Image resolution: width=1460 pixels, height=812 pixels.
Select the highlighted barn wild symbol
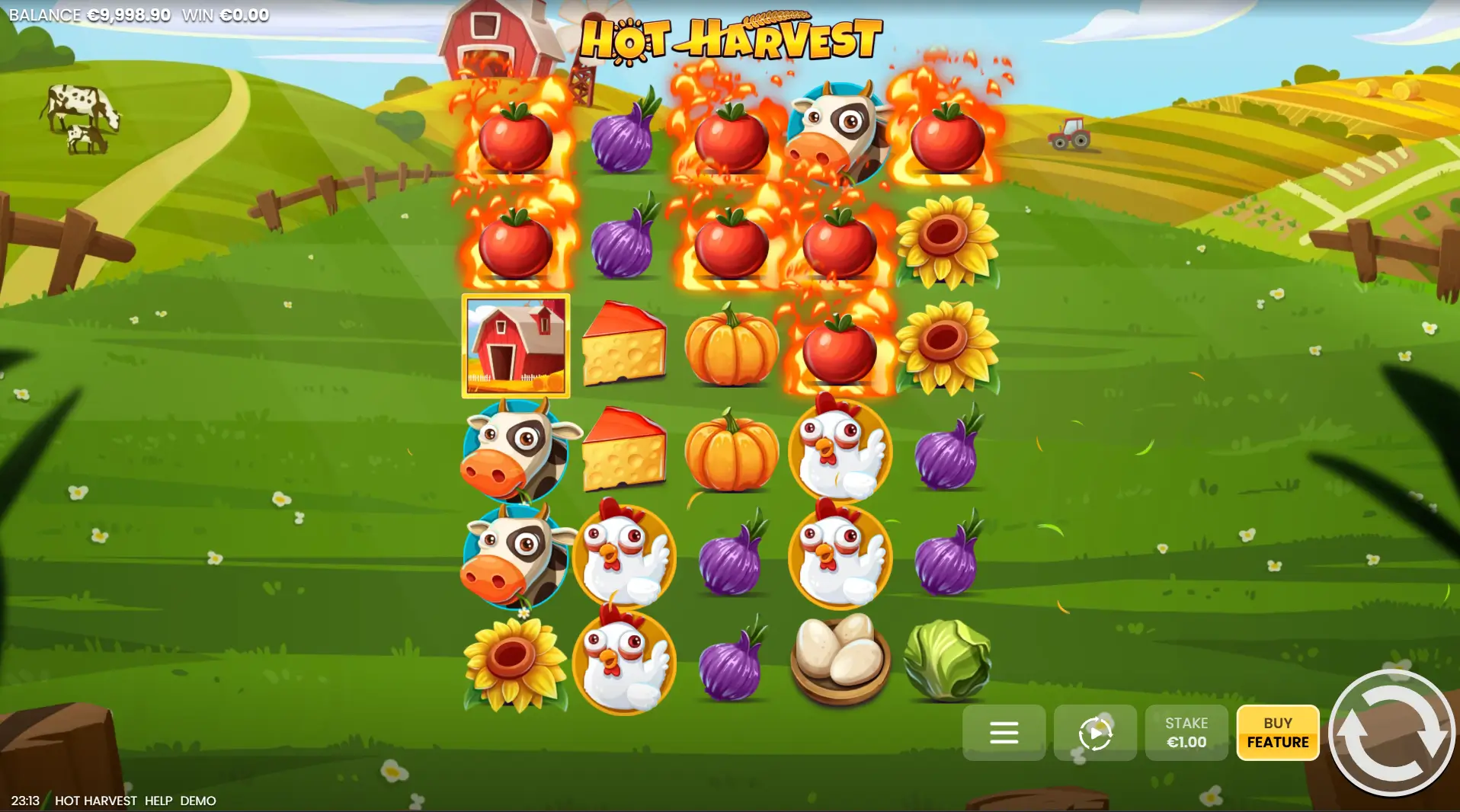(x=515, y=347)
